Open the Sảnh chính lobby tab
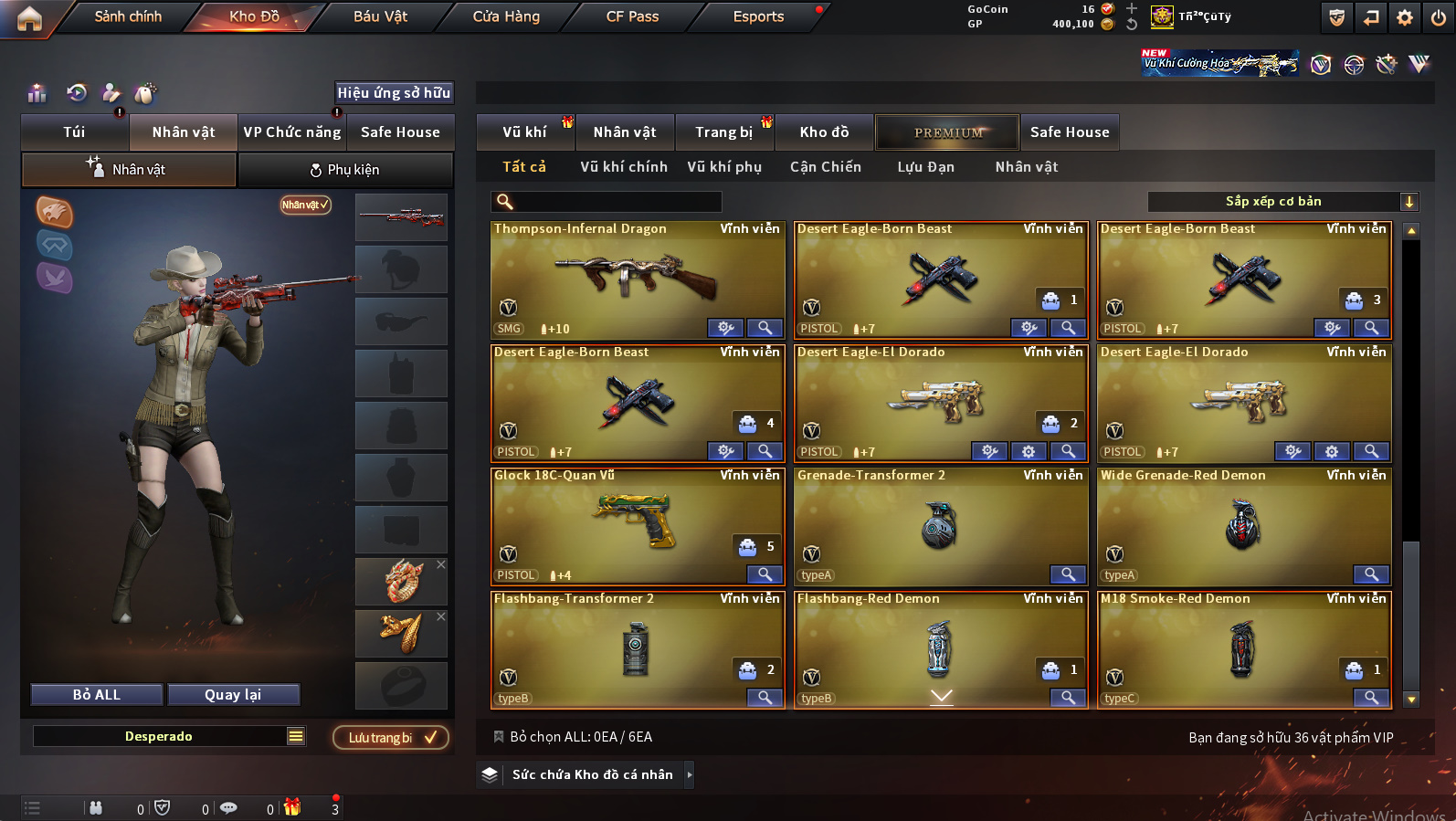The width and height of the screenshot is (1456, 821). pyautogui.click(x=128, y=16)
